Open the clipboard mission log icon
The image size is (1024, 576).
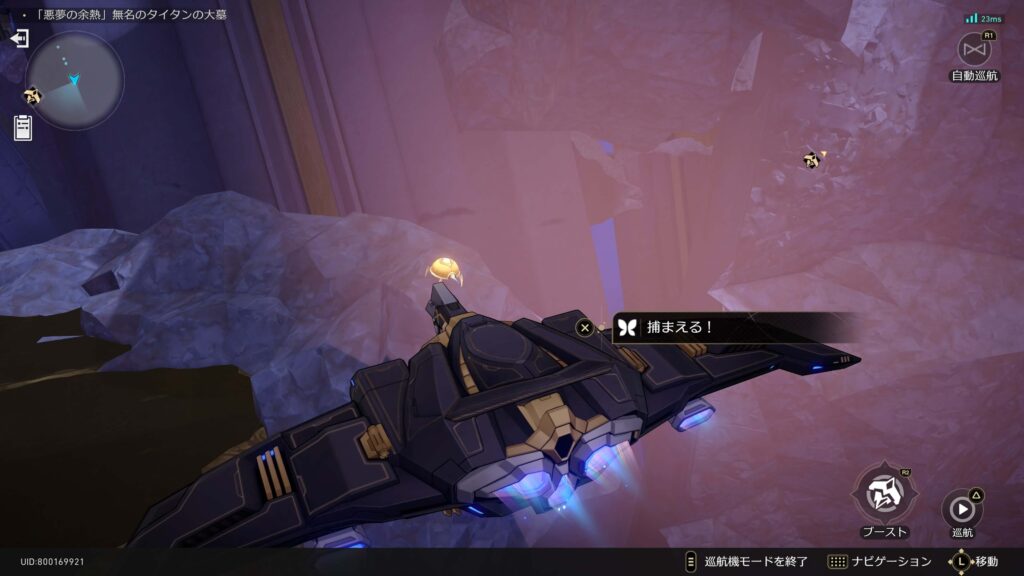click(x=22, y=127)
